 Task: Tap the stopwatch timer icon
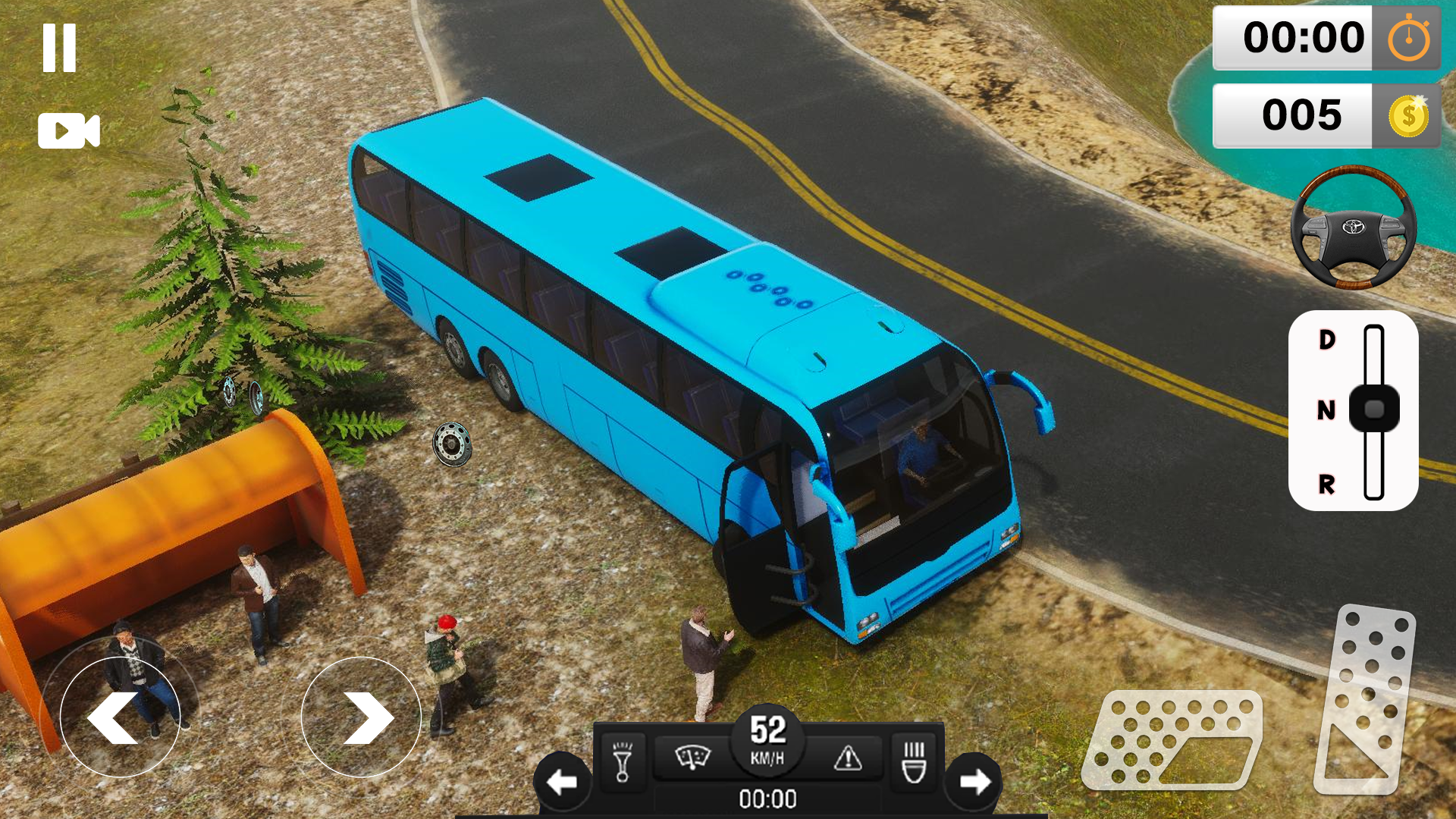point(1408,38)
